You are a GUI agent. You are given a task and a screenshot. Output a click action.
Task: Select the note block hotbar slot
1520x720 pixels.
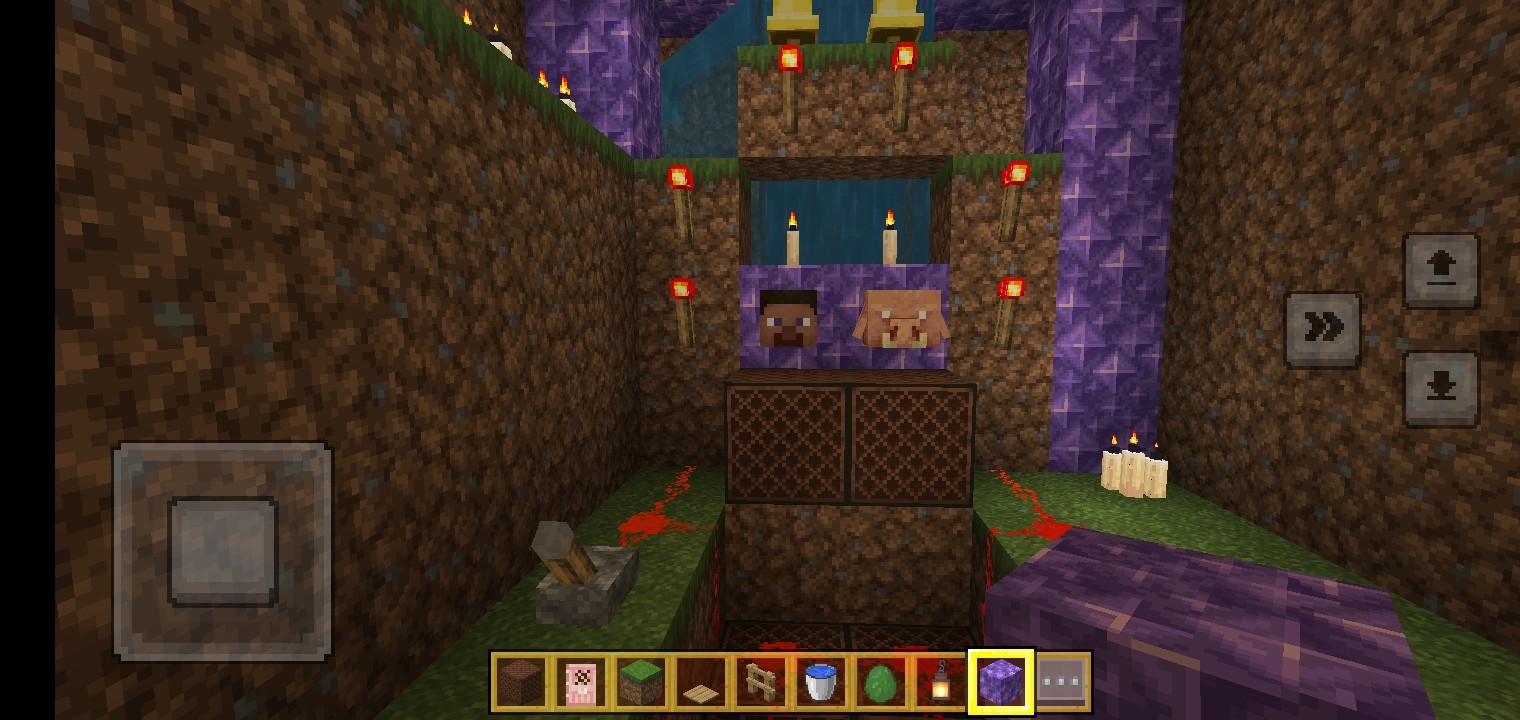tap(521, 683)
